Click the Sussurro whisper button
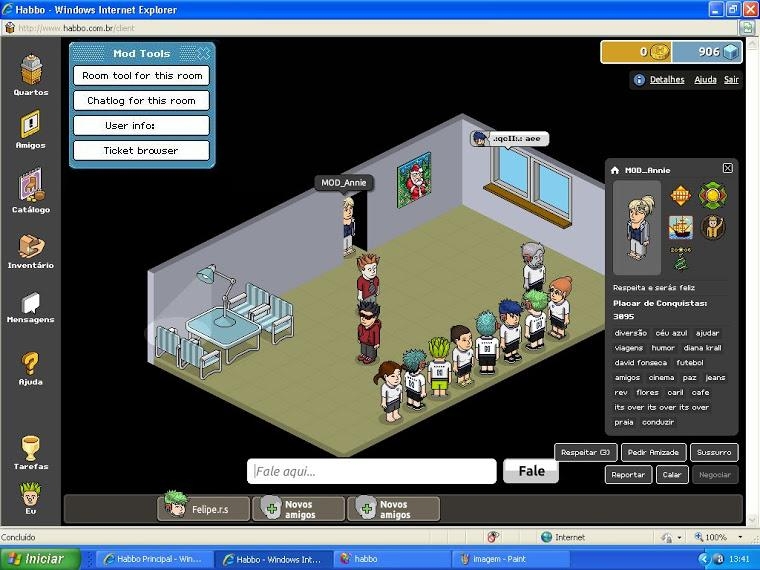The height and width of the screenshot is (570, 760). click(x=714, y=453)
